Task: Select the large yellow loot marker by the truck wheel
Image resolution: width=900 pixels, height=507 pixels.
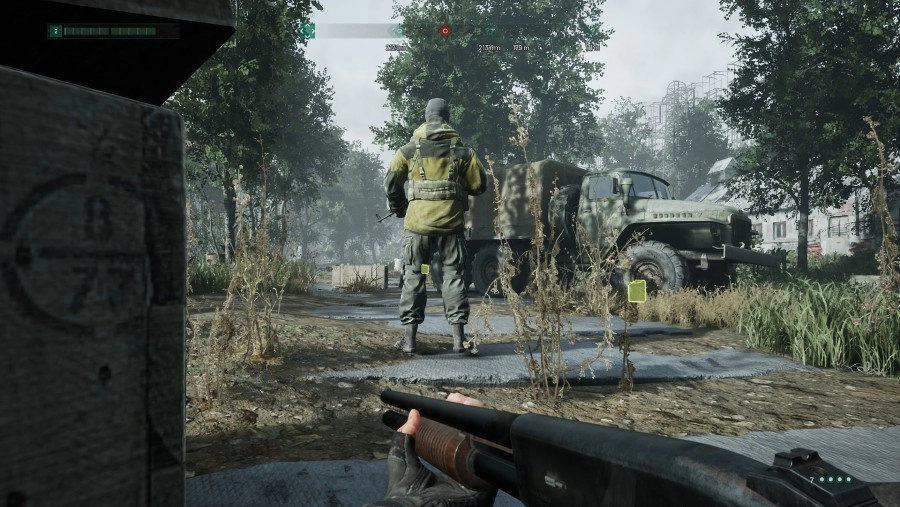Action: point(636,291)
